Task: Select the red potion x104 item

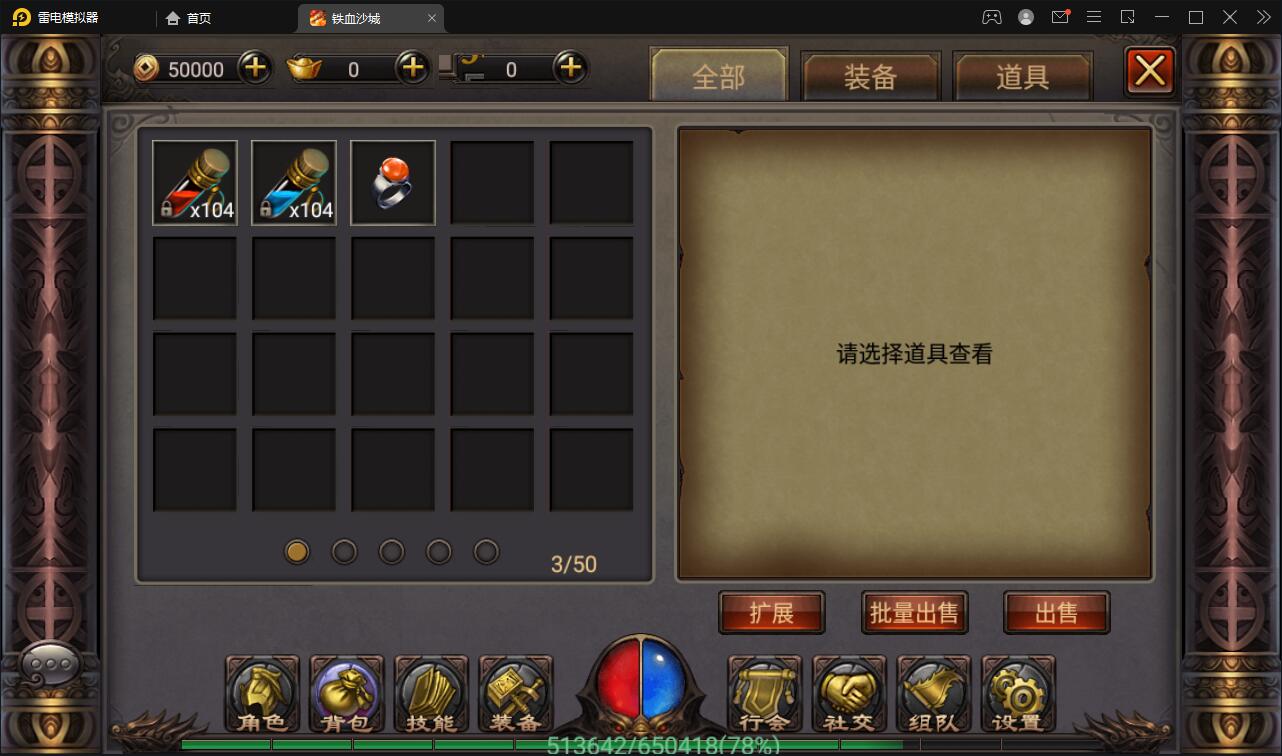Action: point(194,182)
